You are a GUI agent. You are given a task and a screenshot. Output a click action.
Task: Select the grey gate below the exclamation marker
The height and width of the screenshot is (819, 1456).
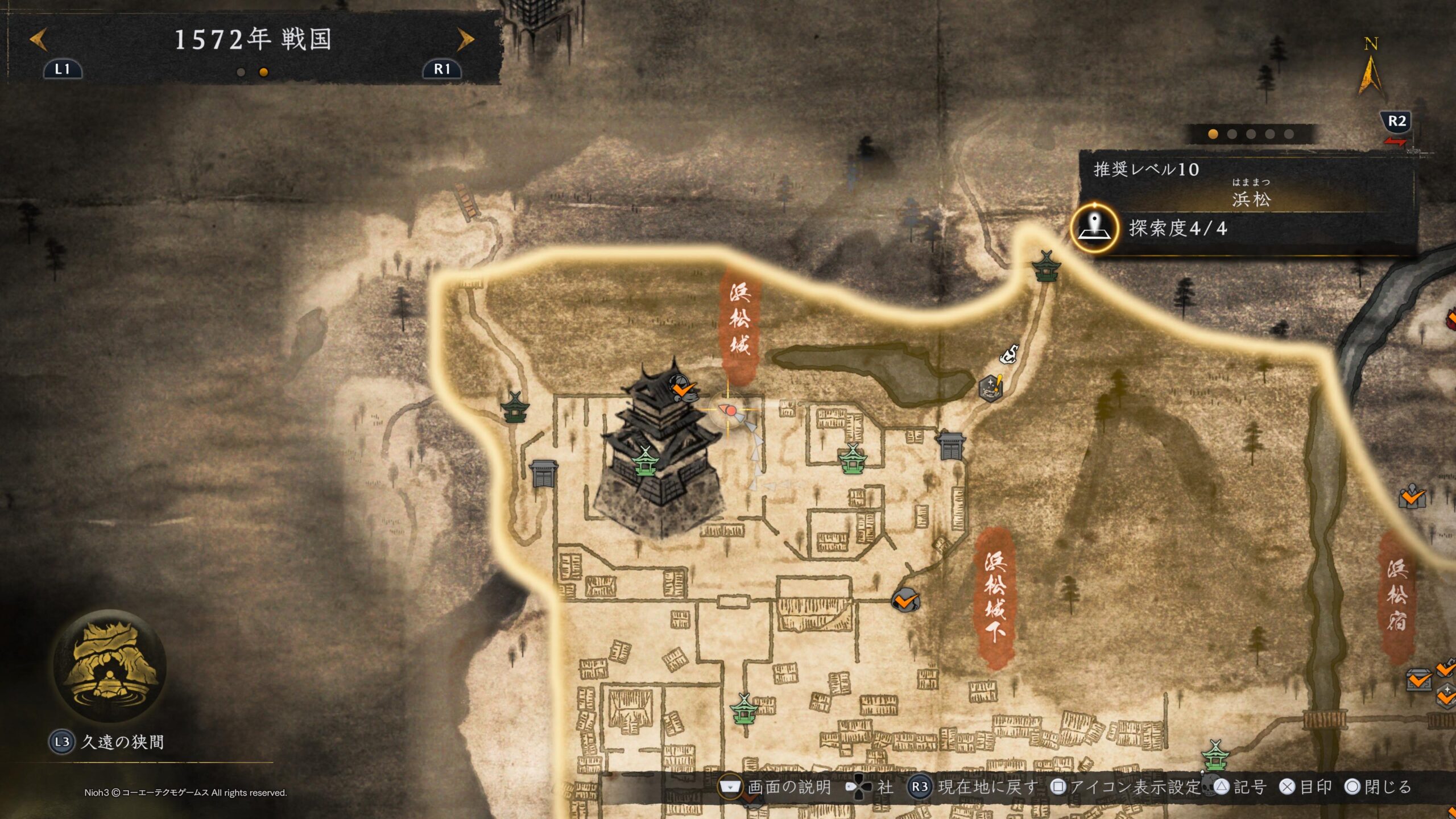pos(951,445)
